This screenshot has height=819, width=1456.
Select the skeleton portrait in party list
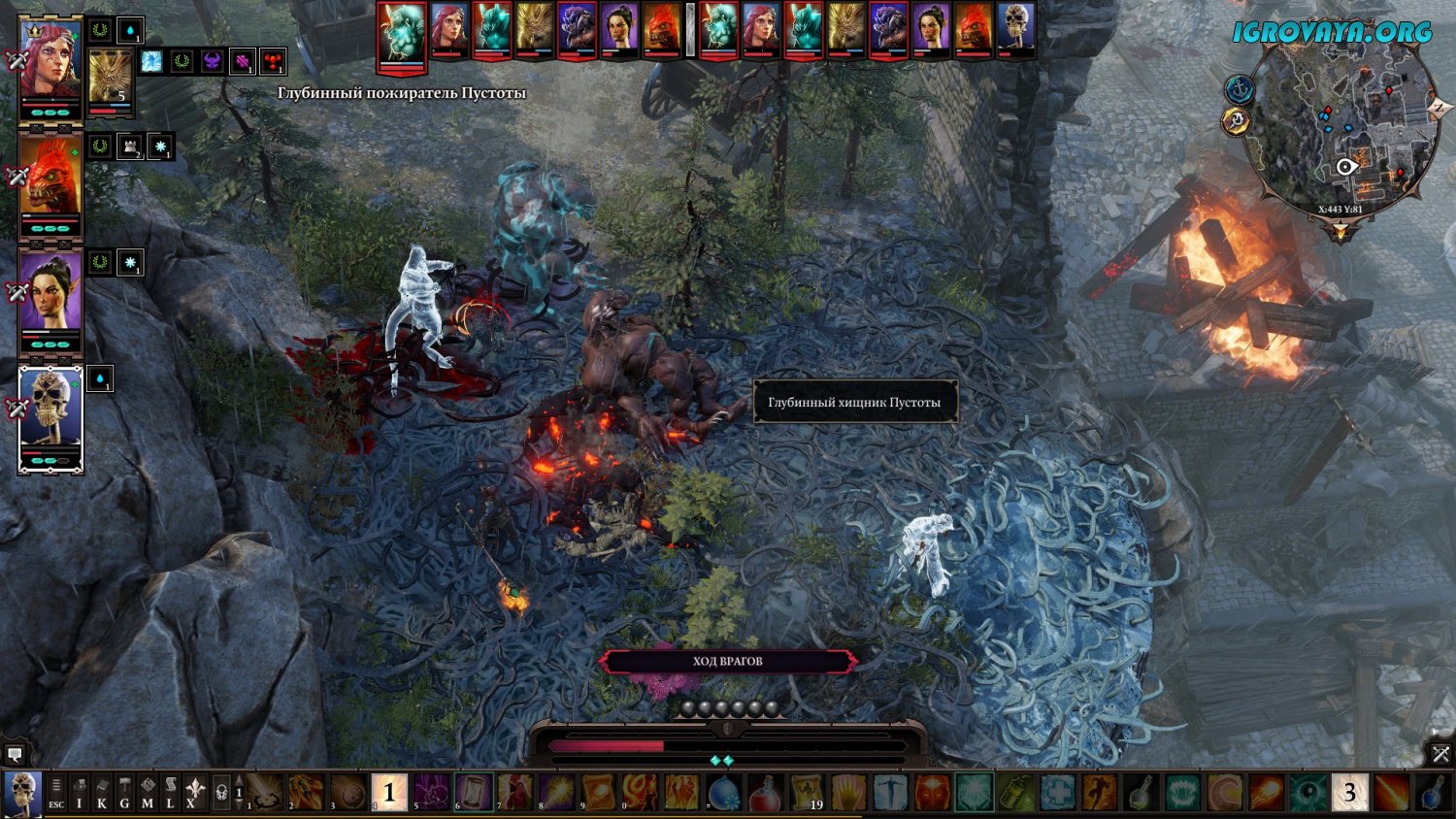point(50,417)
